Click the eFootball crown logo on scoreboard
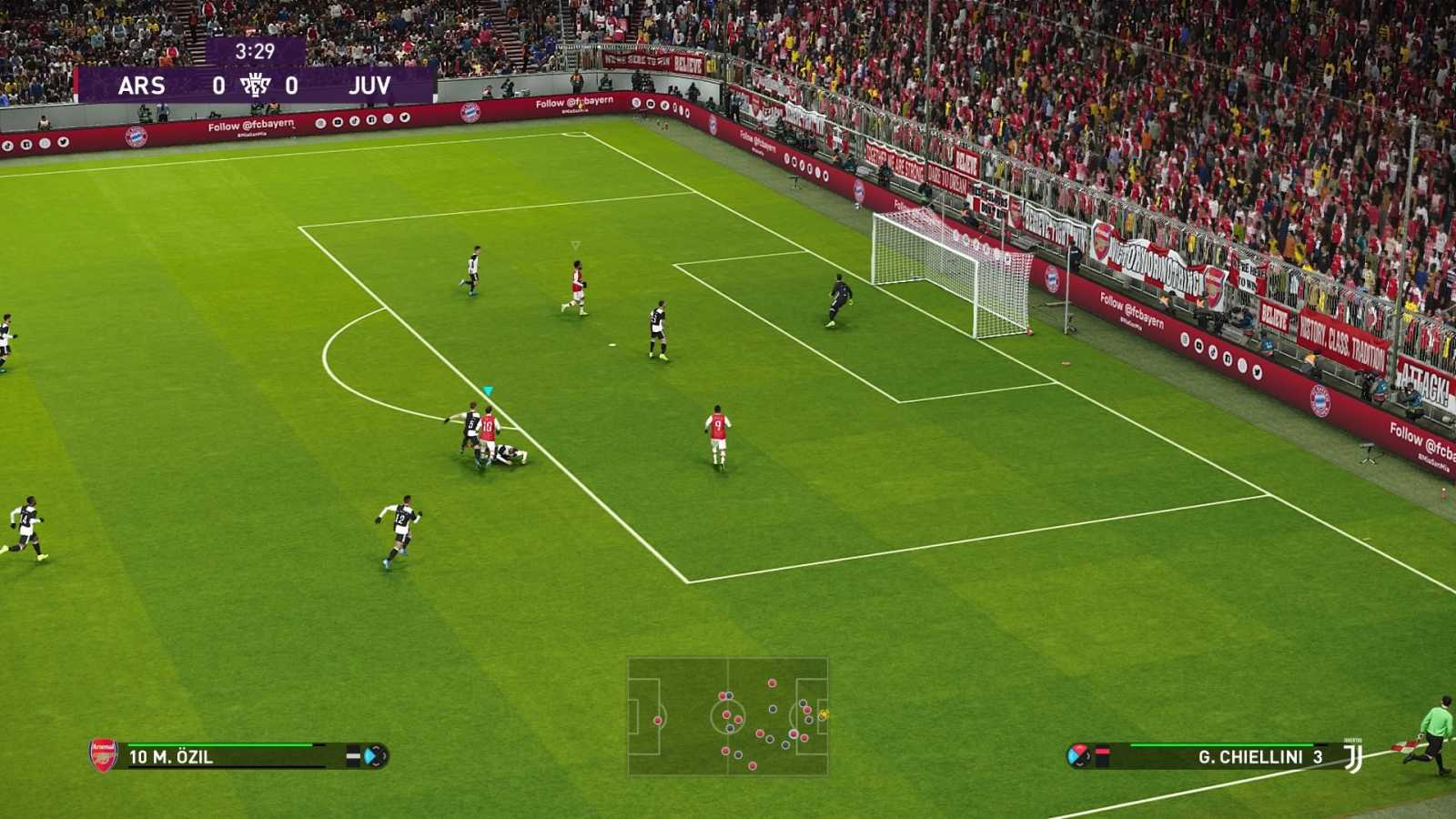This screenshot has width=1456, height=819. tap(256, 85)
